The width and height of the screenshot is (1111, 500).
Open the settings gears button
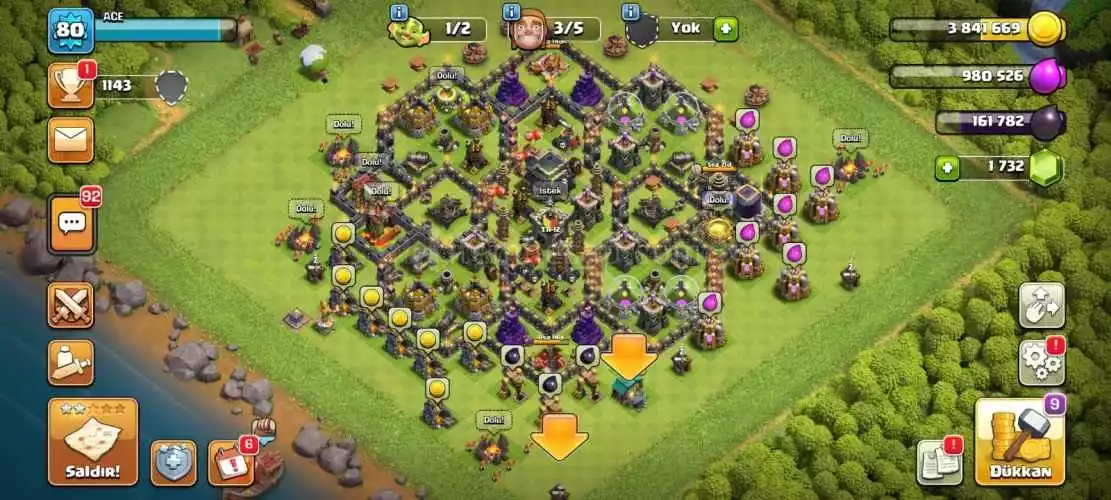point(1041,362)
